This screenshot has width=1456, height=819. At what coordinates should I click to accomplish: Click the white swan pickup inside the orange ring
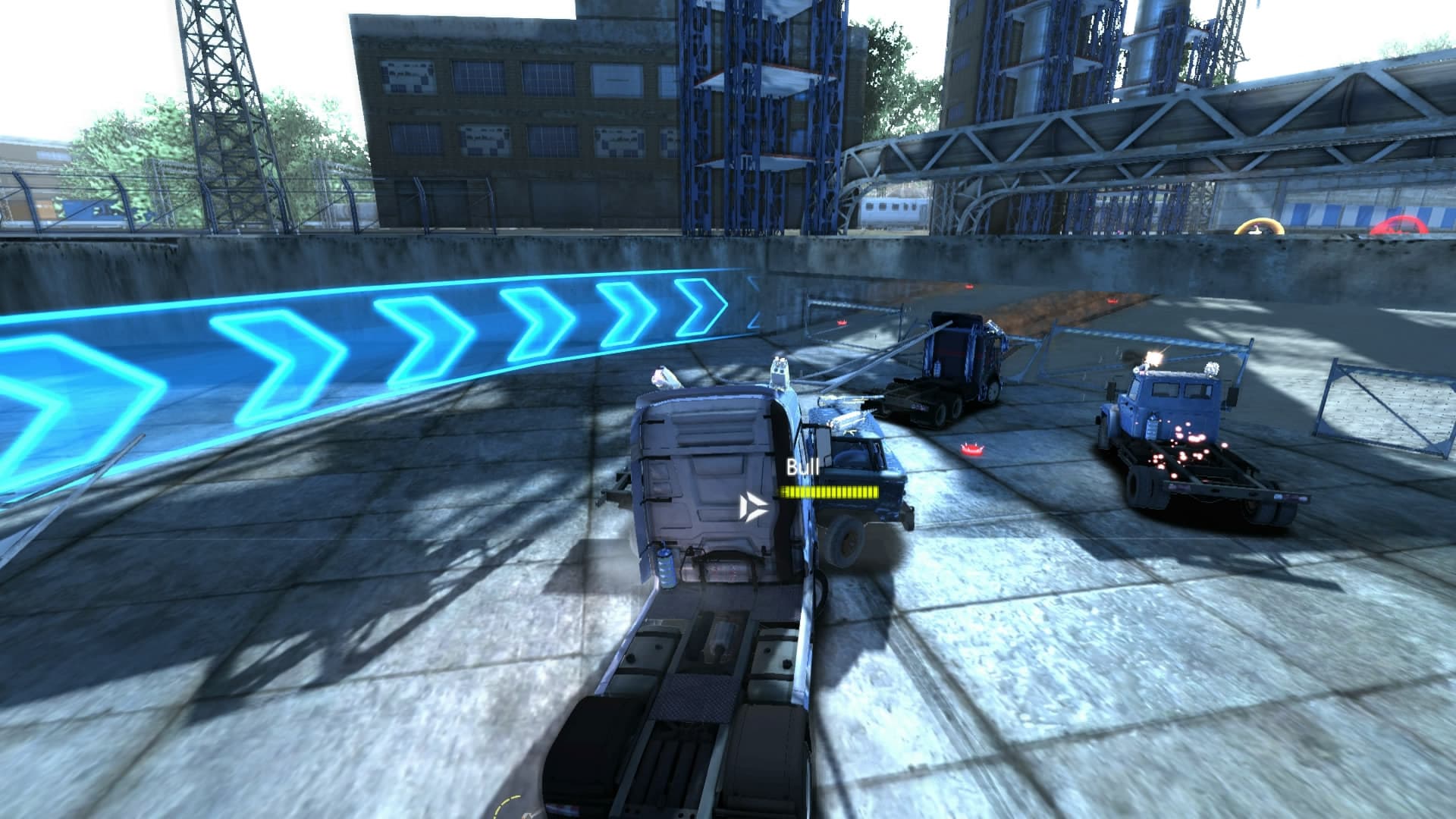[x=1256, y=231]
